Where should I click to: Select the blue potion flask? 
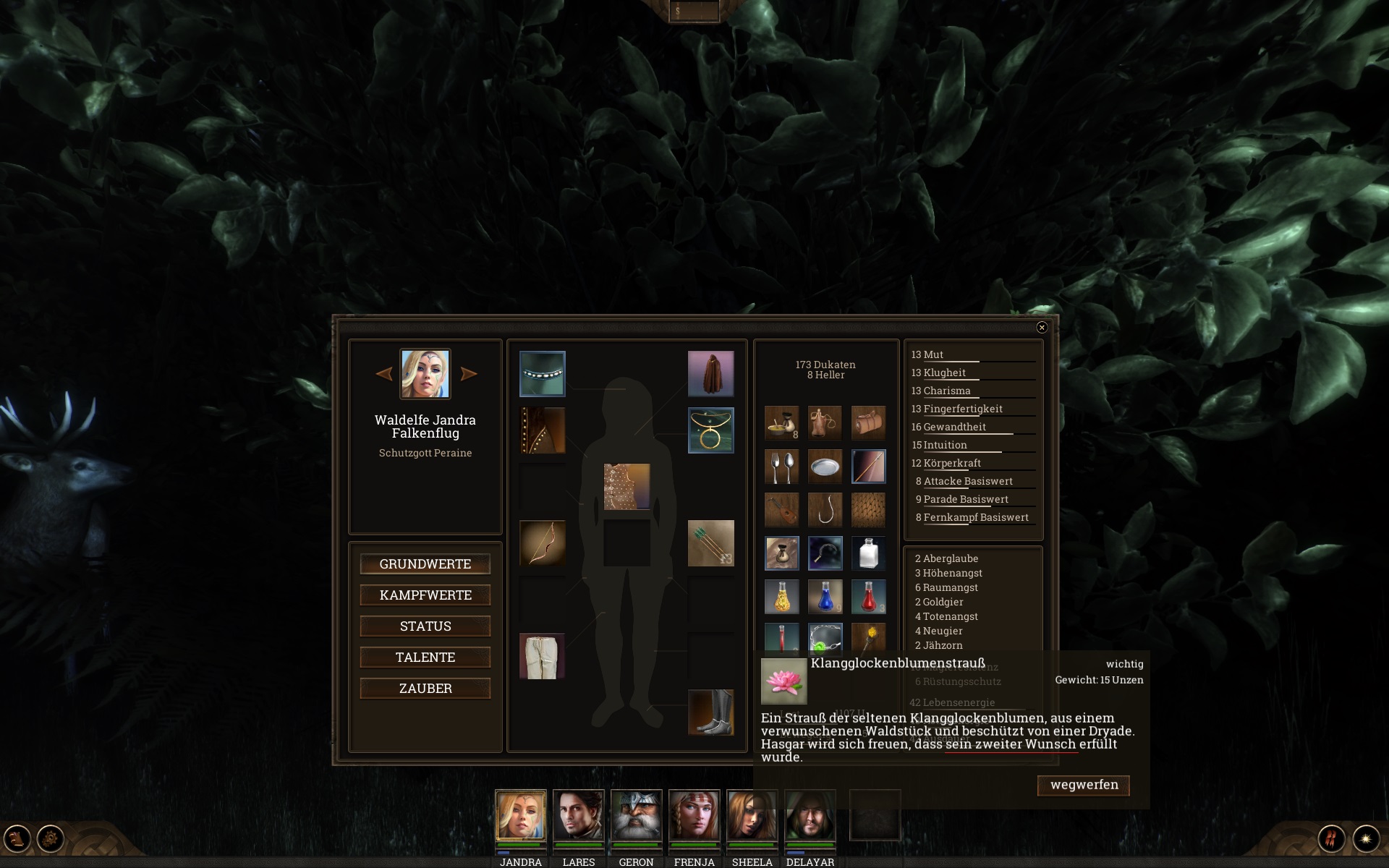click(825, 597)
